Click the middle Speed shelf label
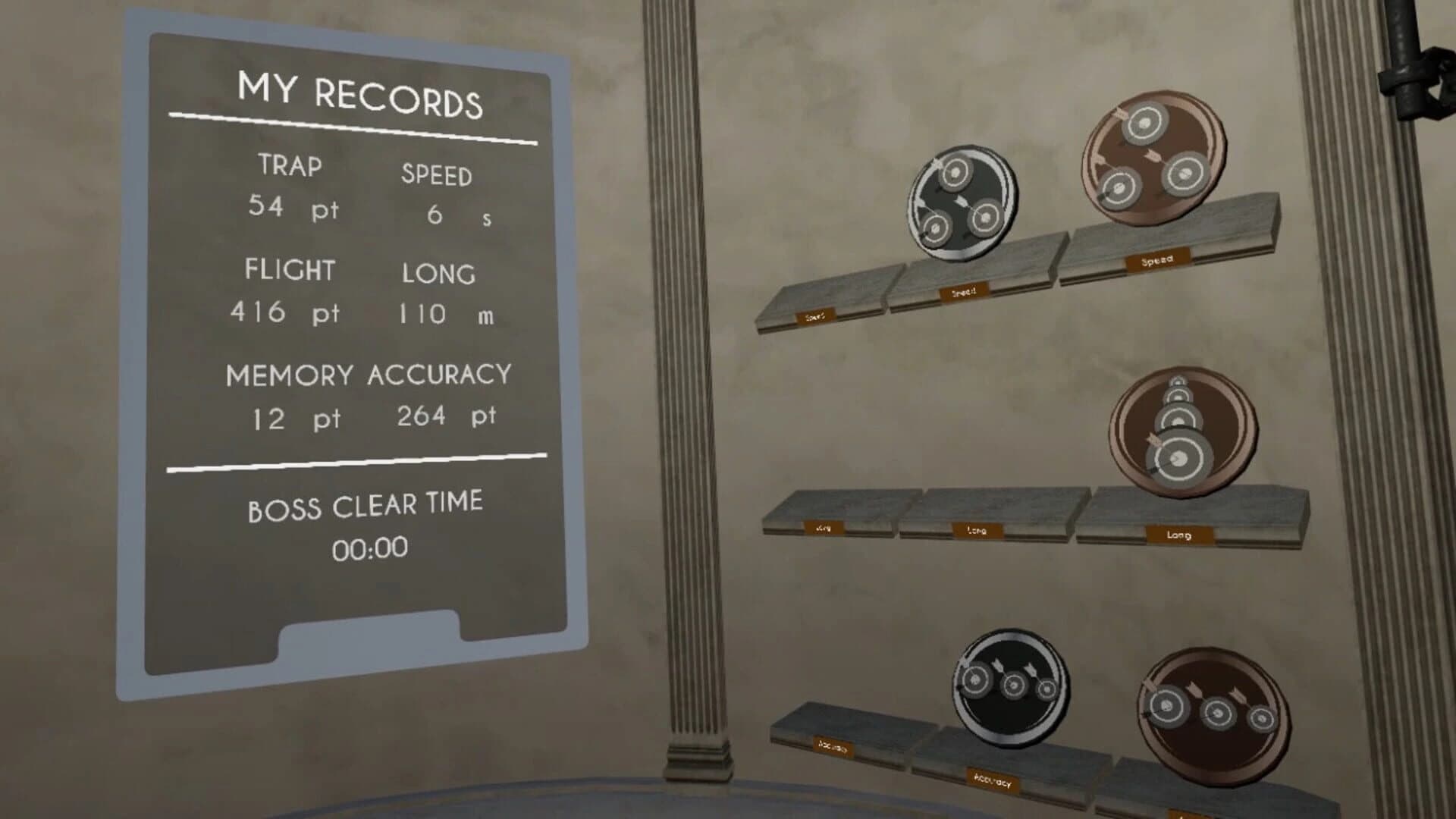Image resolution: width=1456 pixels, height=819 pixels. (x=963, y=292)
